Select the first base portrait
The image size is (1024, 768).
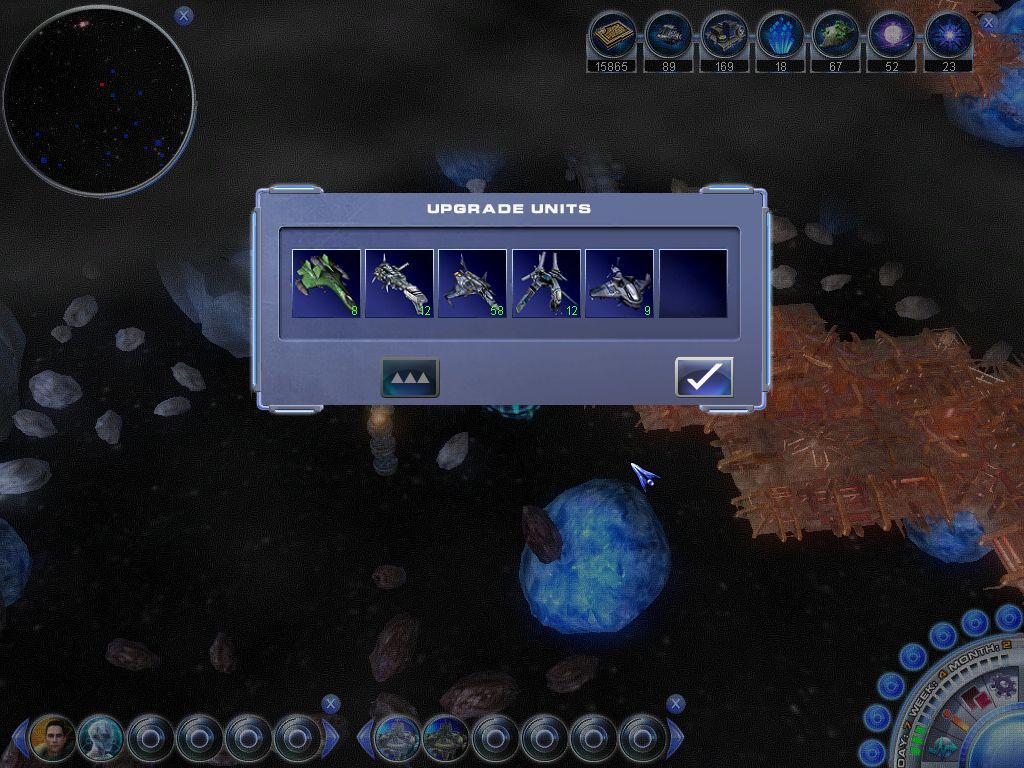coord(396,739)
